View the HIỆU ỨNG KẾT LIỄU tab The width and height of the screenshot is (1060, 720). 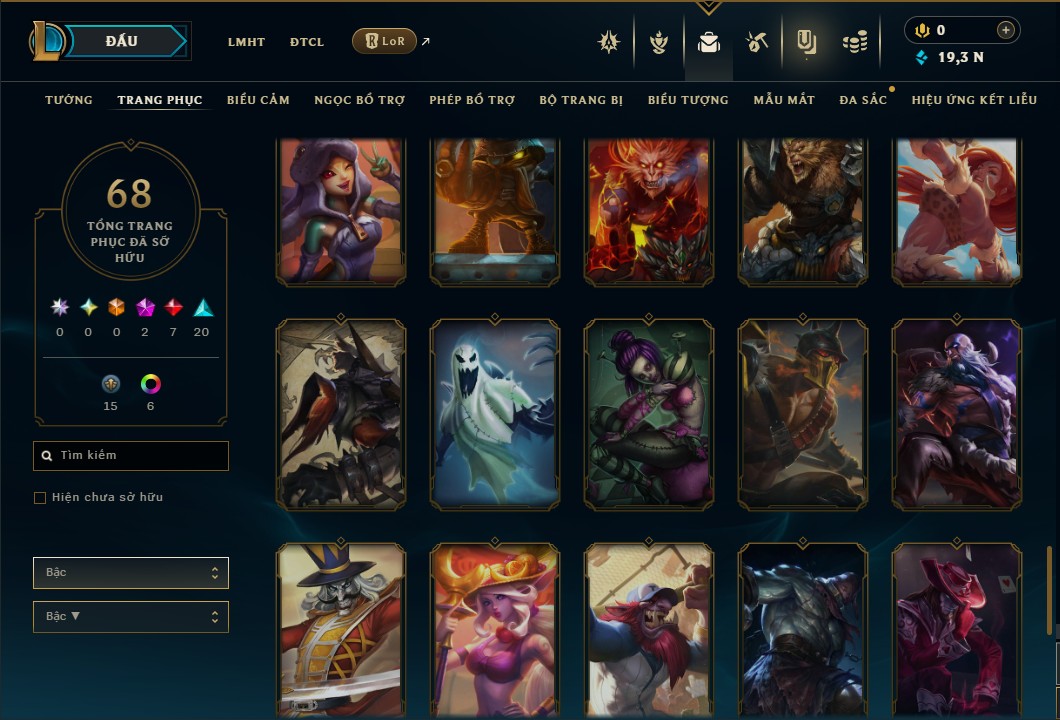pyautogui.click(x=974, y=100)
